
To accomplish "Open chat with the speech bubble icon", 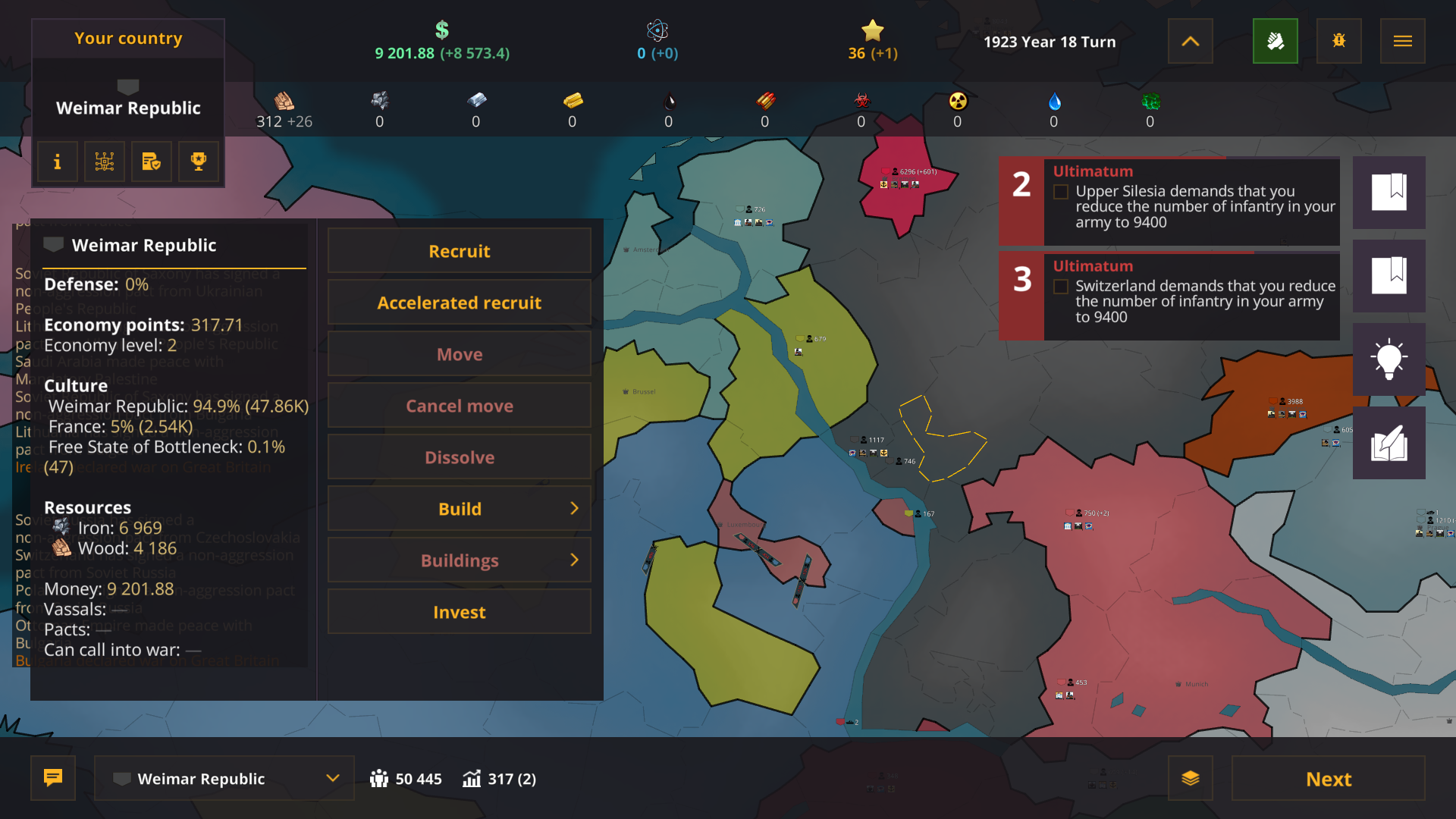I will tap(52, 778).
